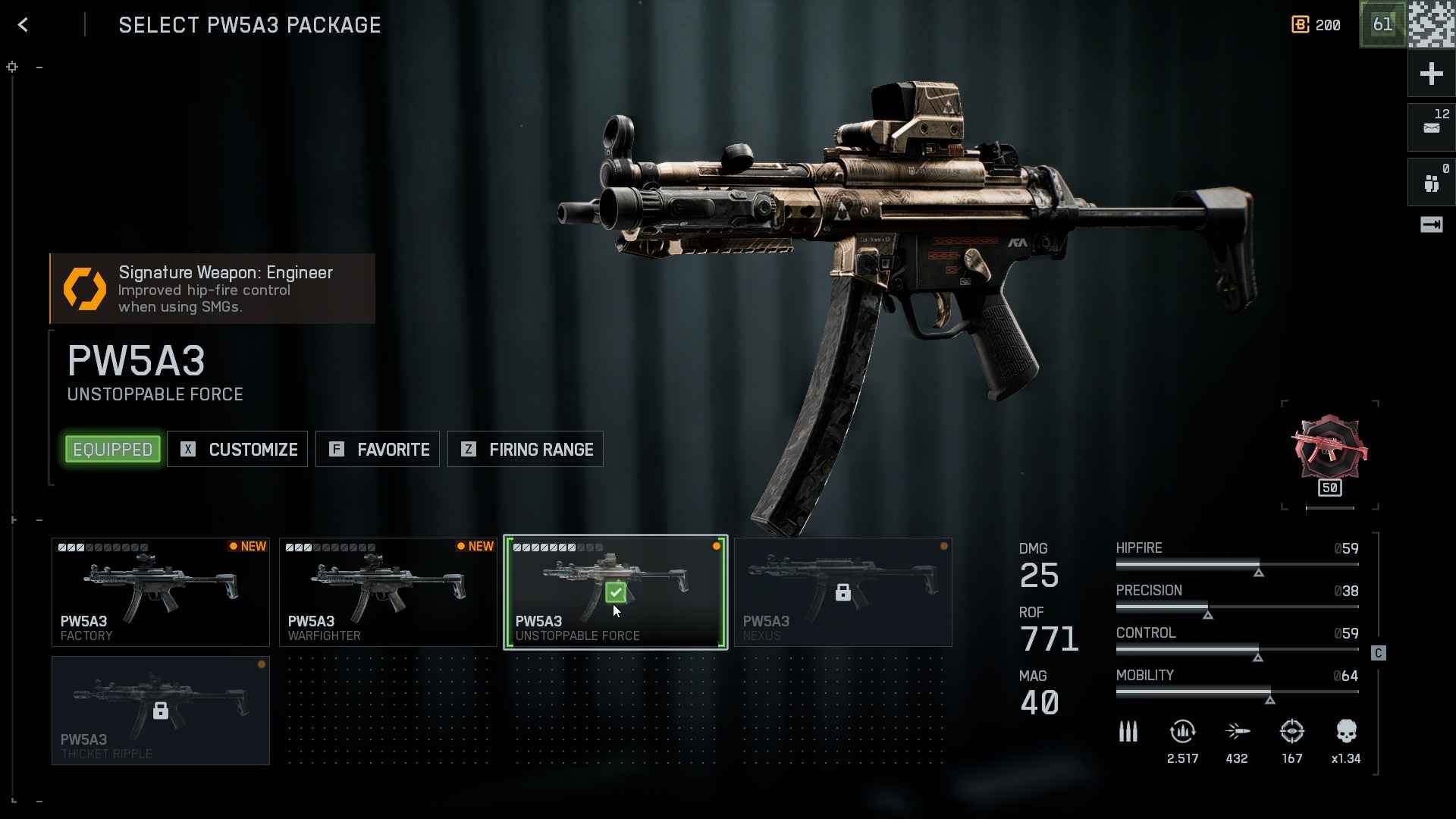This screenshot has height=819, width=1456.
Task: Select the locked Thicket Ripple package
Action: tap(161, 711)
